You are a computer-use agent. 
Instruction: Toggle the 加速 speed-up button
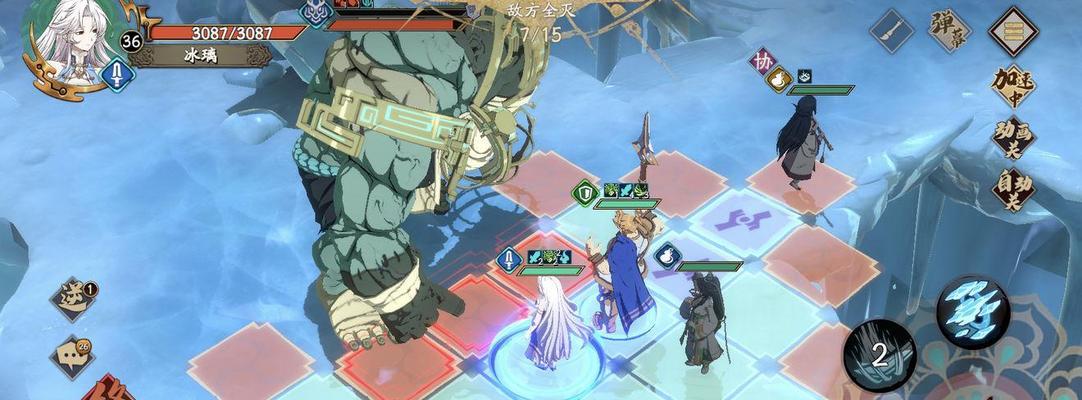1012,87
